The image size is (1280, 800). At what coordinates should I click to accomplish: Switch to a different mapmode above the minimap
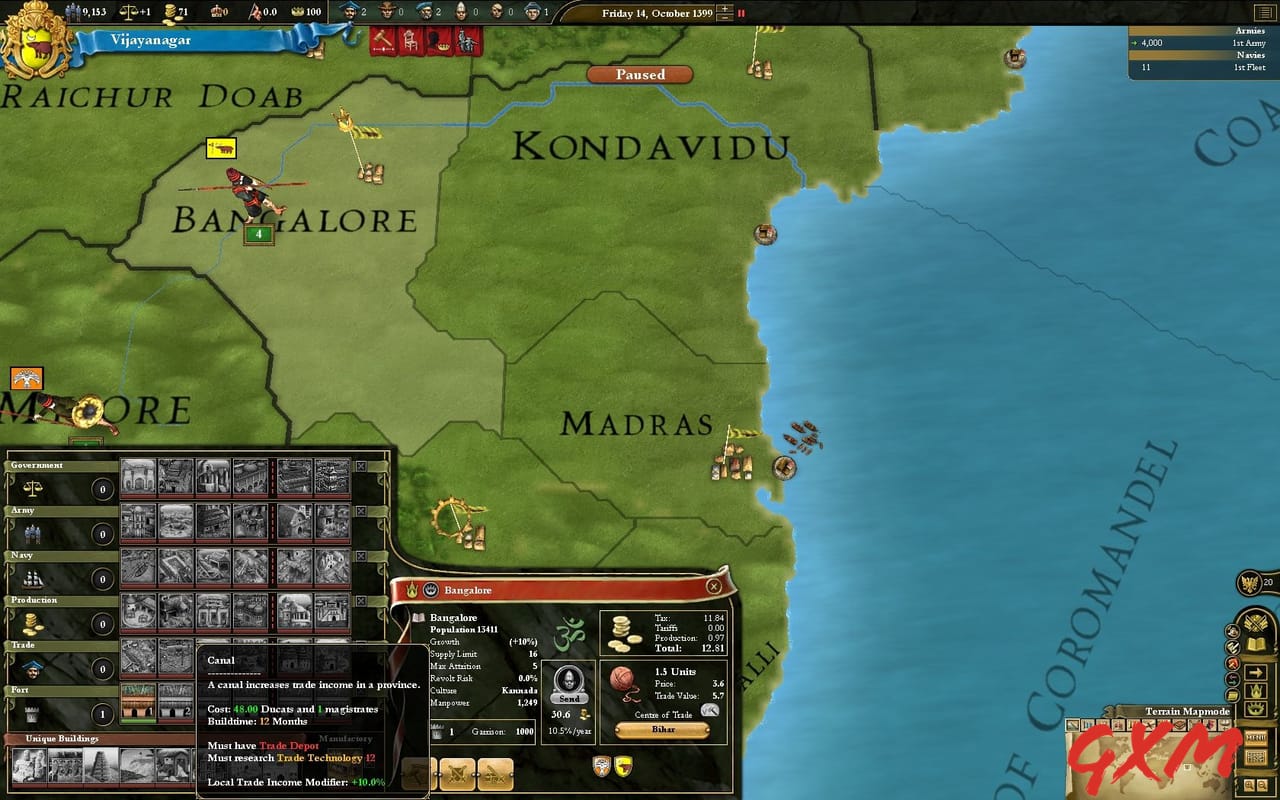(1087, 724)
